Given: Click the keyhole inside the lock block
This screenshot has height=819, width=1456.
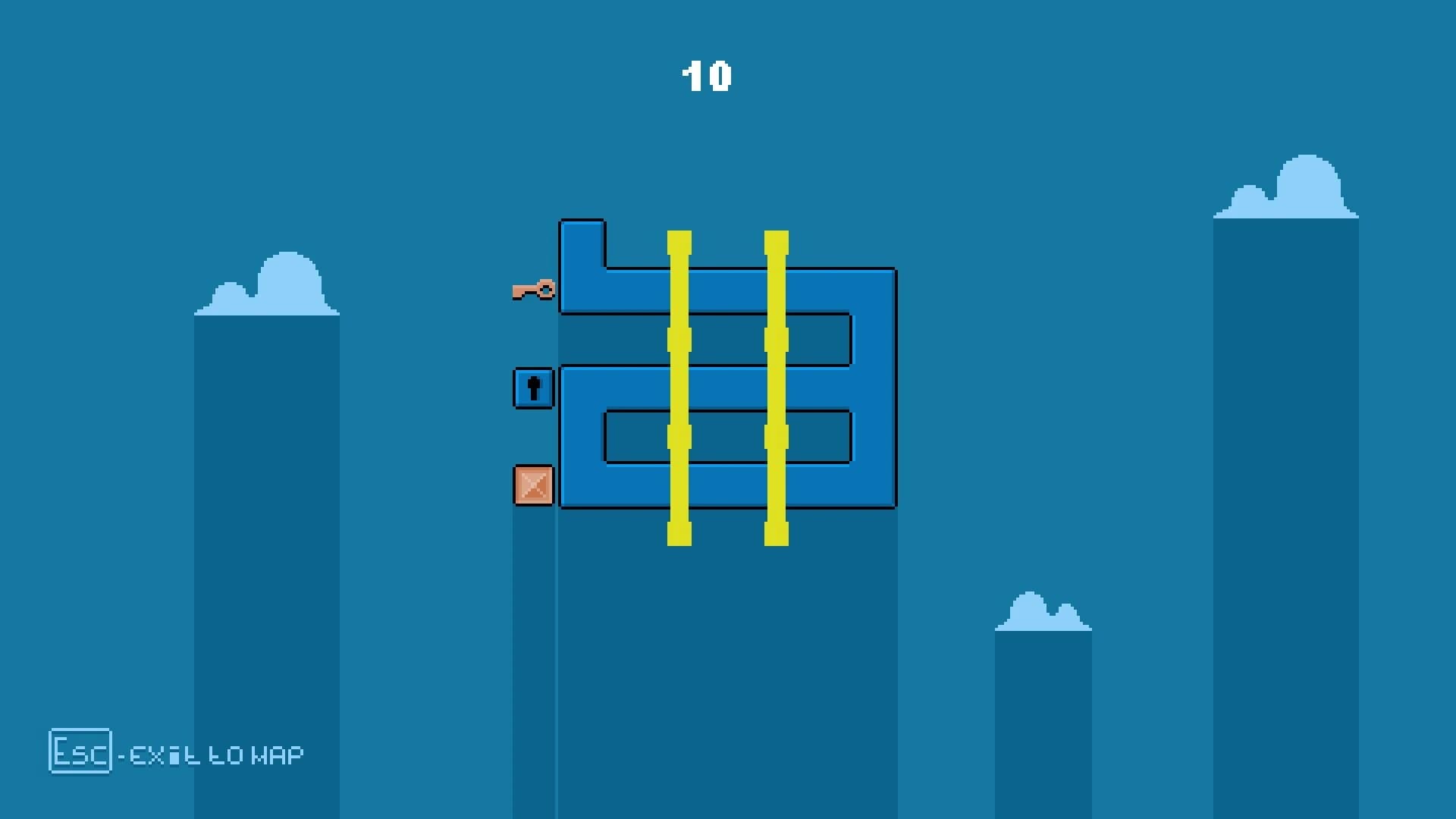Looking at the screenshot, I should coord(533,389).
